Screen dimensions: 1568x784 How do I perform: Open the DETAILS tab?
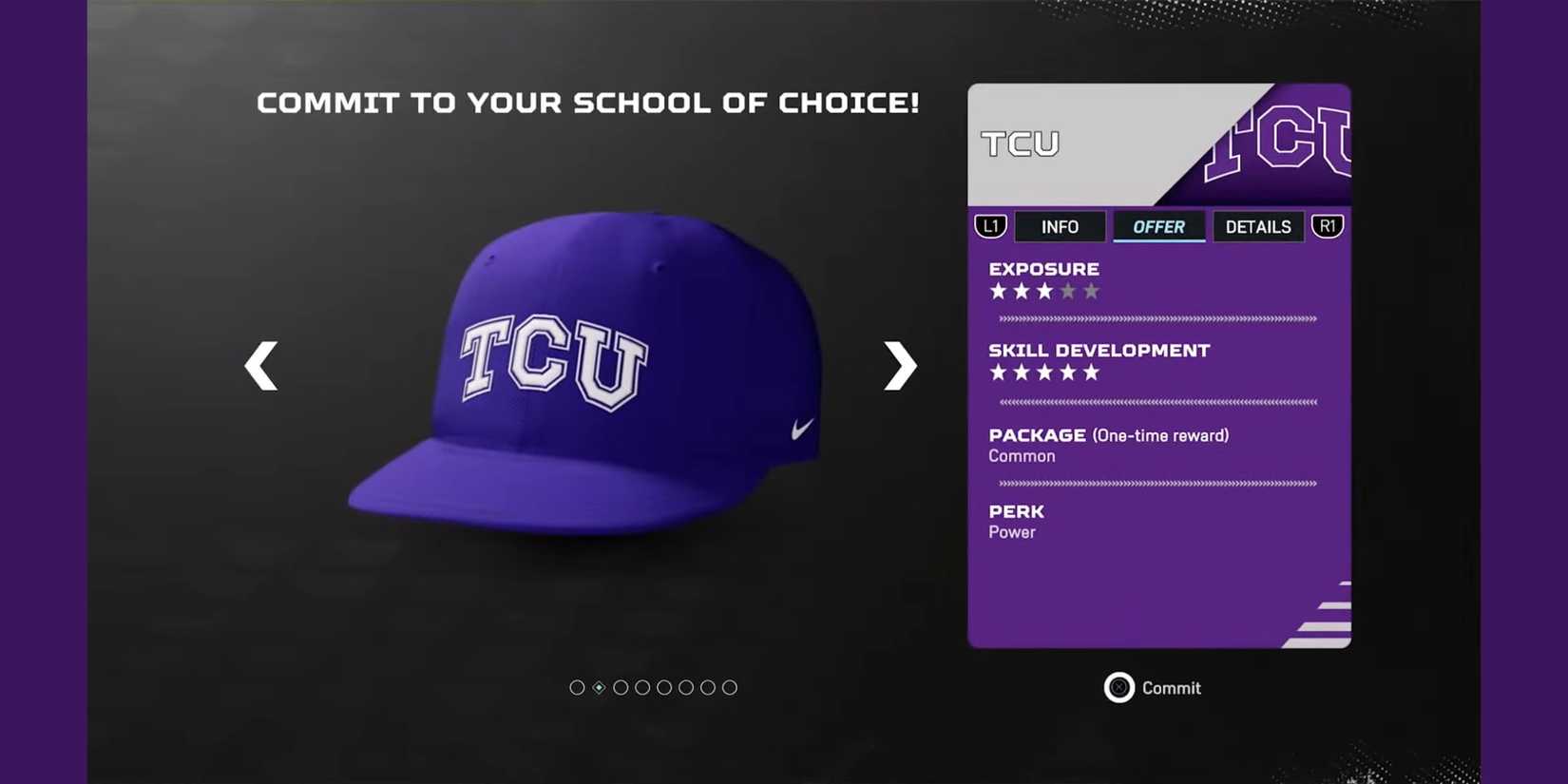[x=1258, y=226]
